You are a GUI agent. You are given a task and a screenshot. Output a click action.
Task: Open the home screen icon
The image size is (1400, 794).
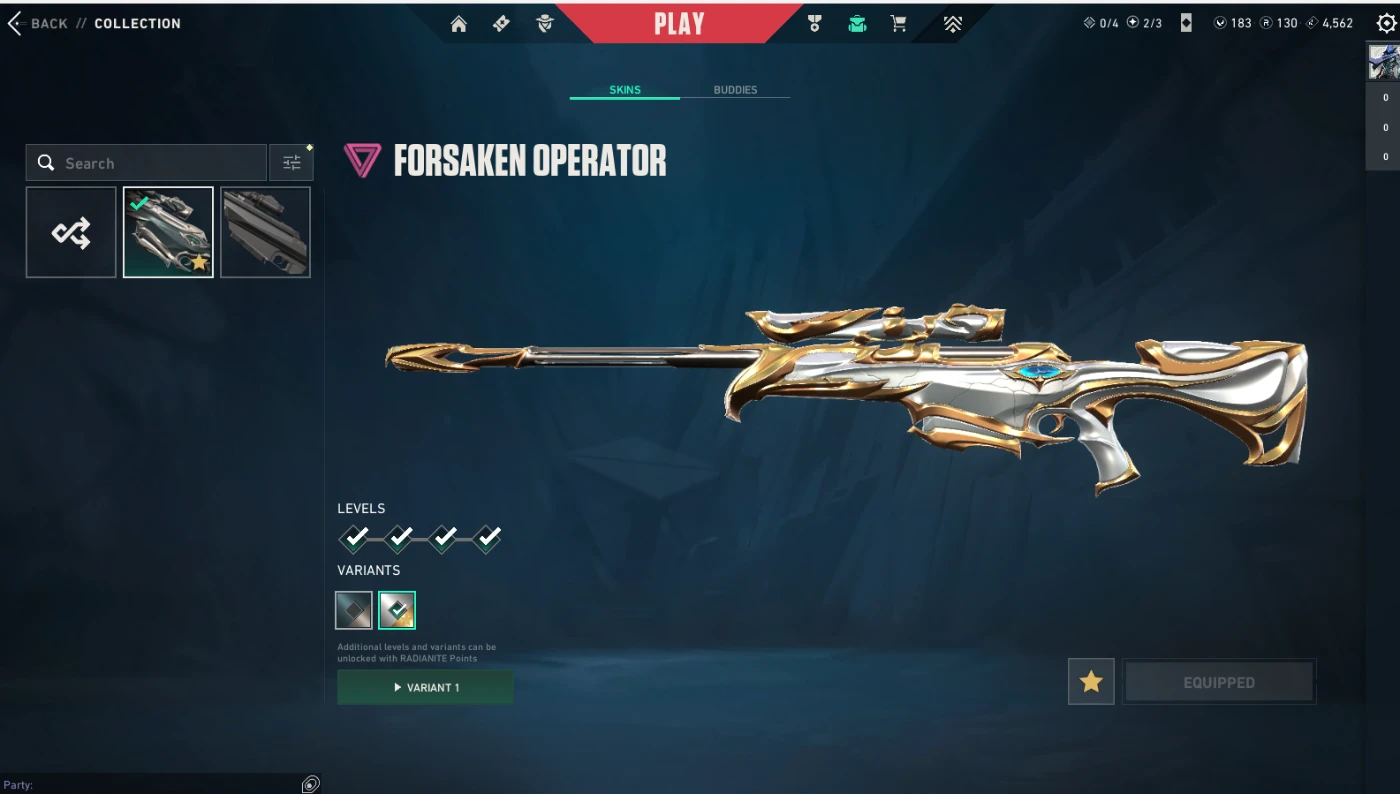[x=459, y=24]
